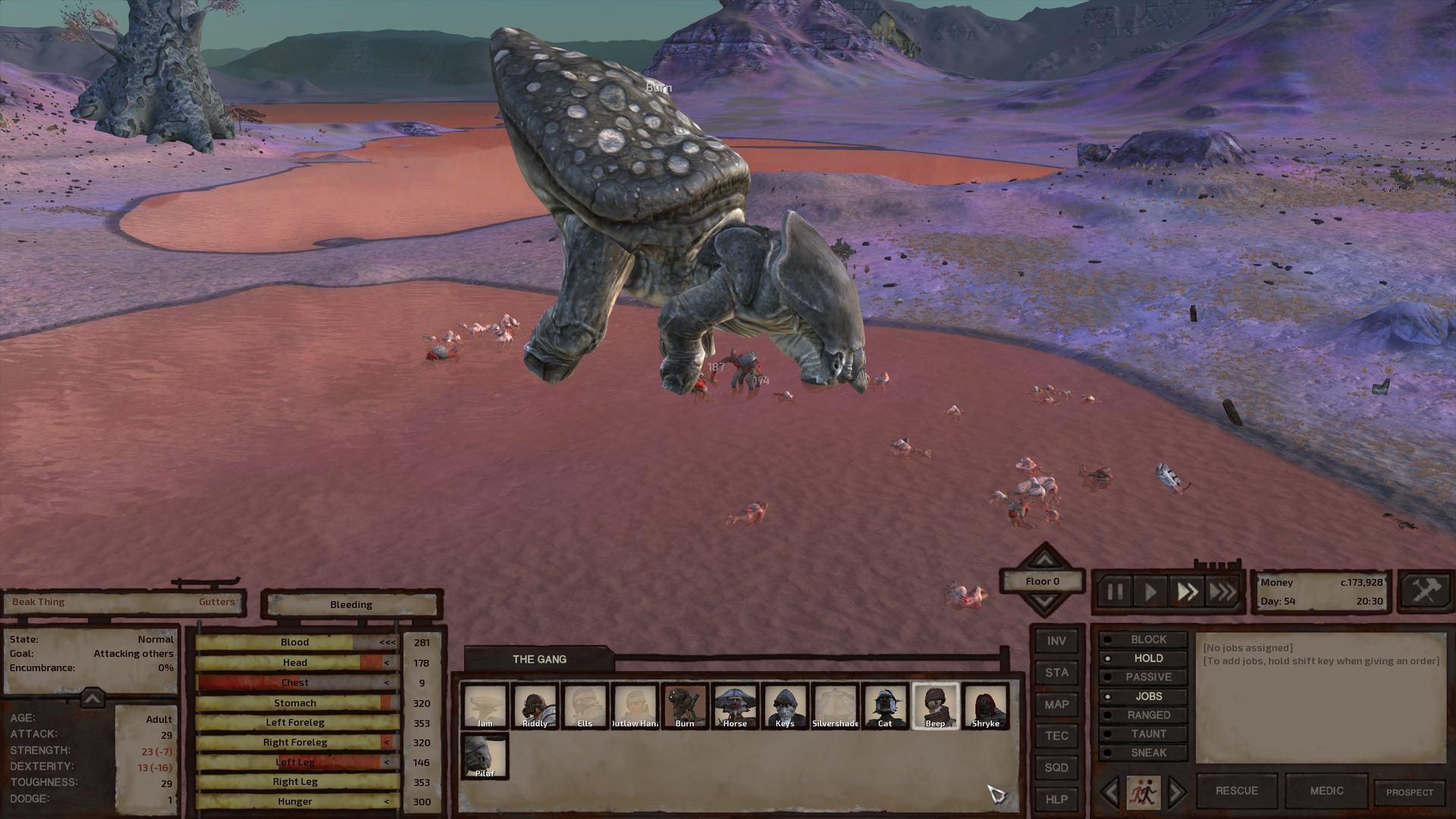
Task: Select the Beep character portrait
Action: 935,706
